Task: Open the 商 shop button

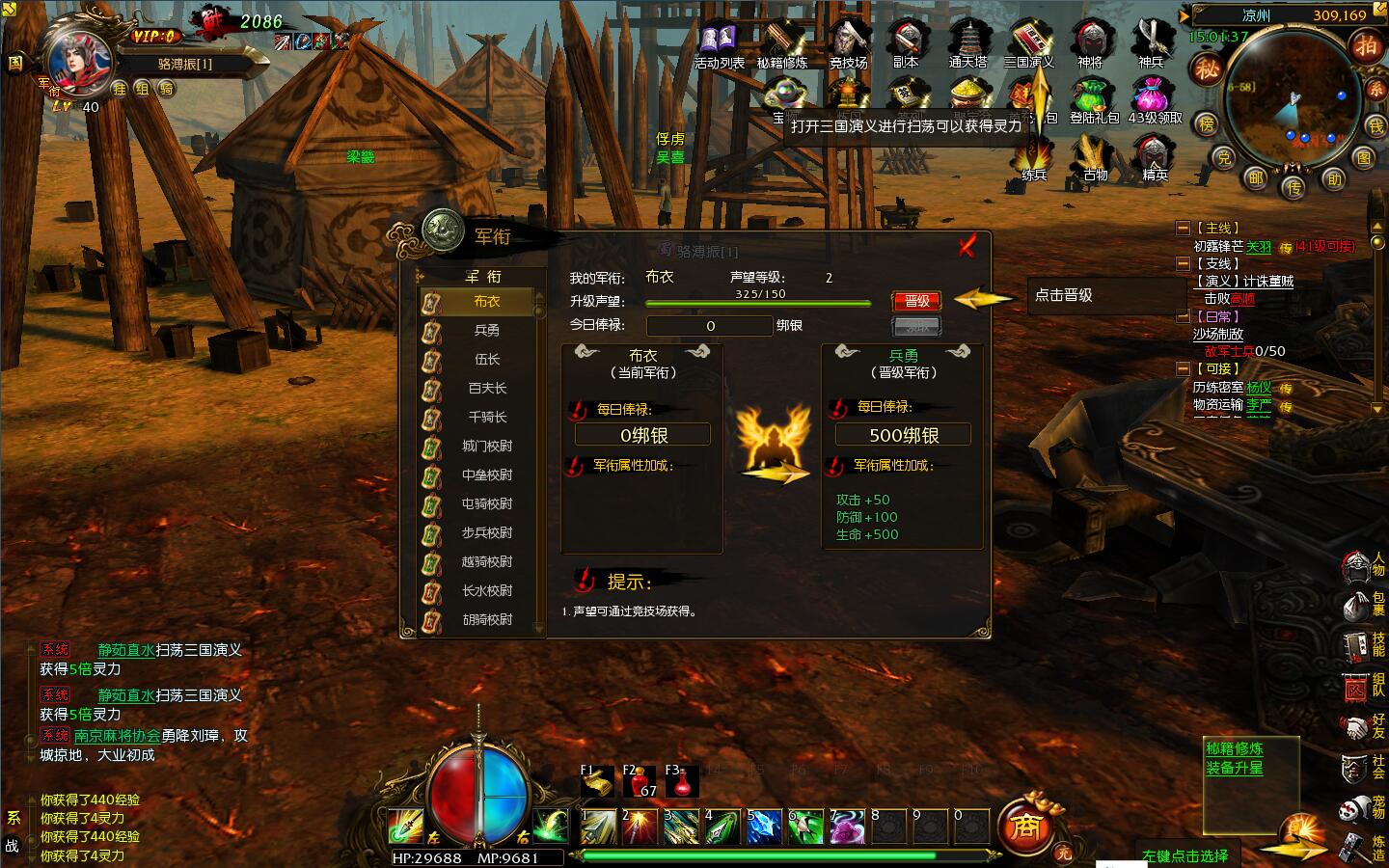Action: [1025, 827]
